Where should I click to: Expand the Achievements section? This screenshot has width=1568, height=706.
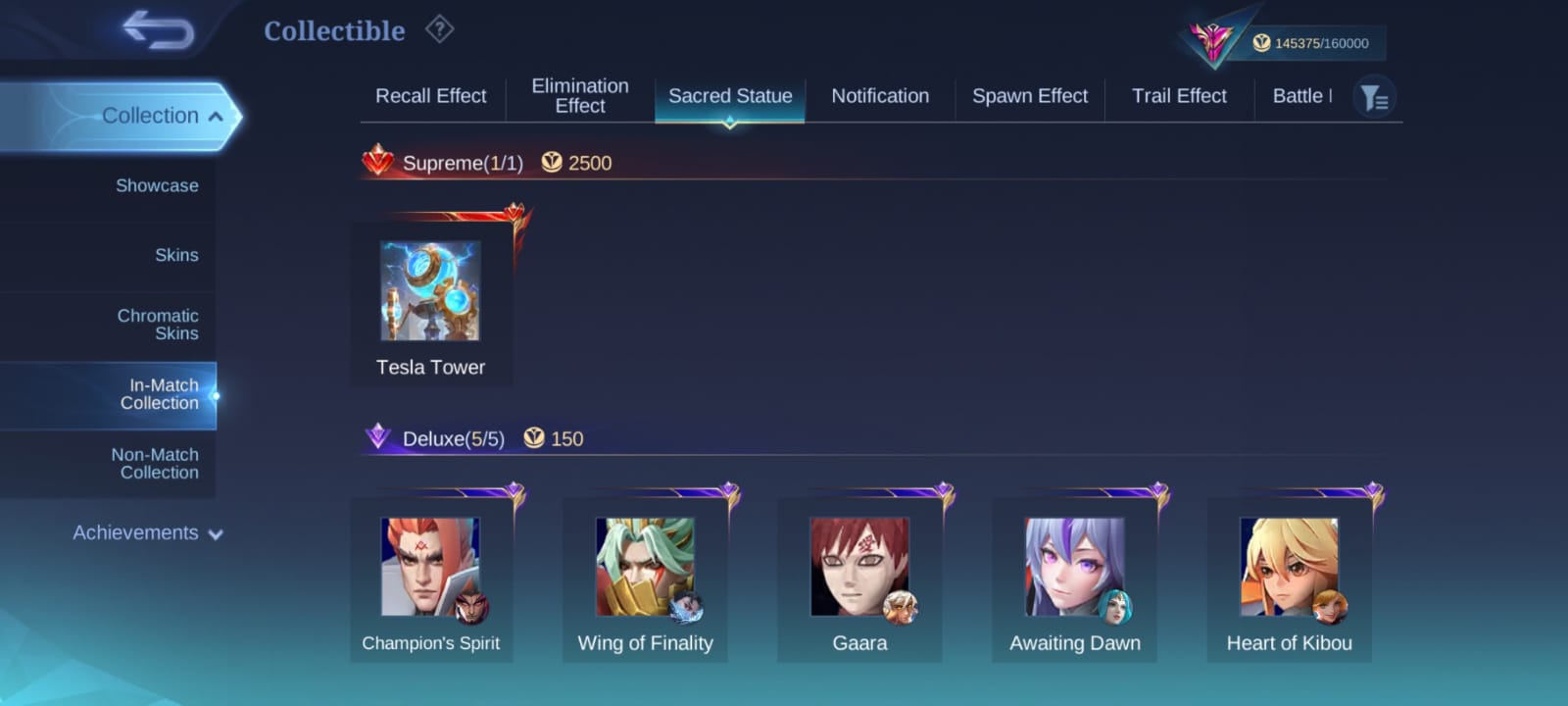coord(147,533)
